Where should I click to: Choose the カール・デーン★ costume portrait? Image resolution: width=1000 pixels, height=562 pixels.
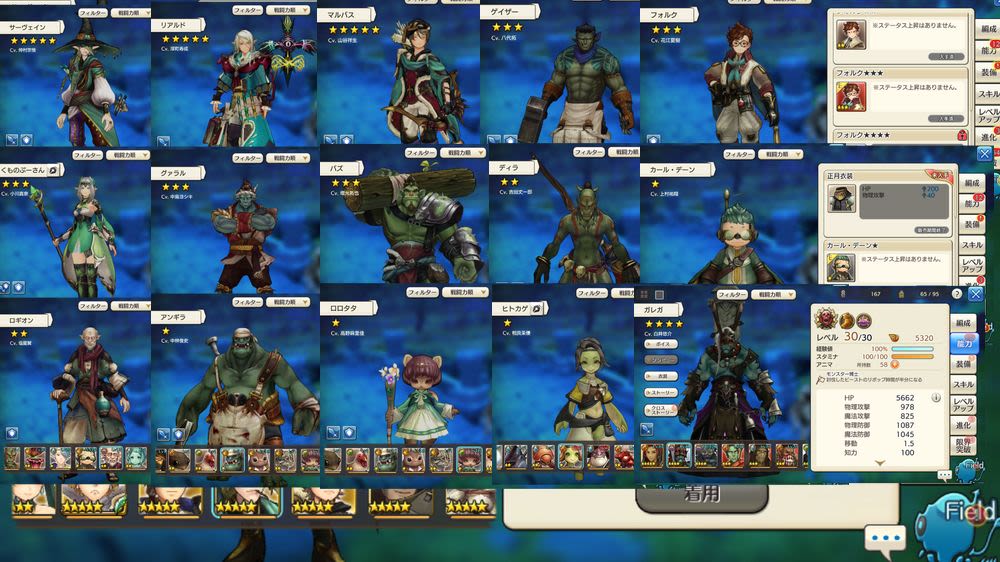[x=842, y=267]
